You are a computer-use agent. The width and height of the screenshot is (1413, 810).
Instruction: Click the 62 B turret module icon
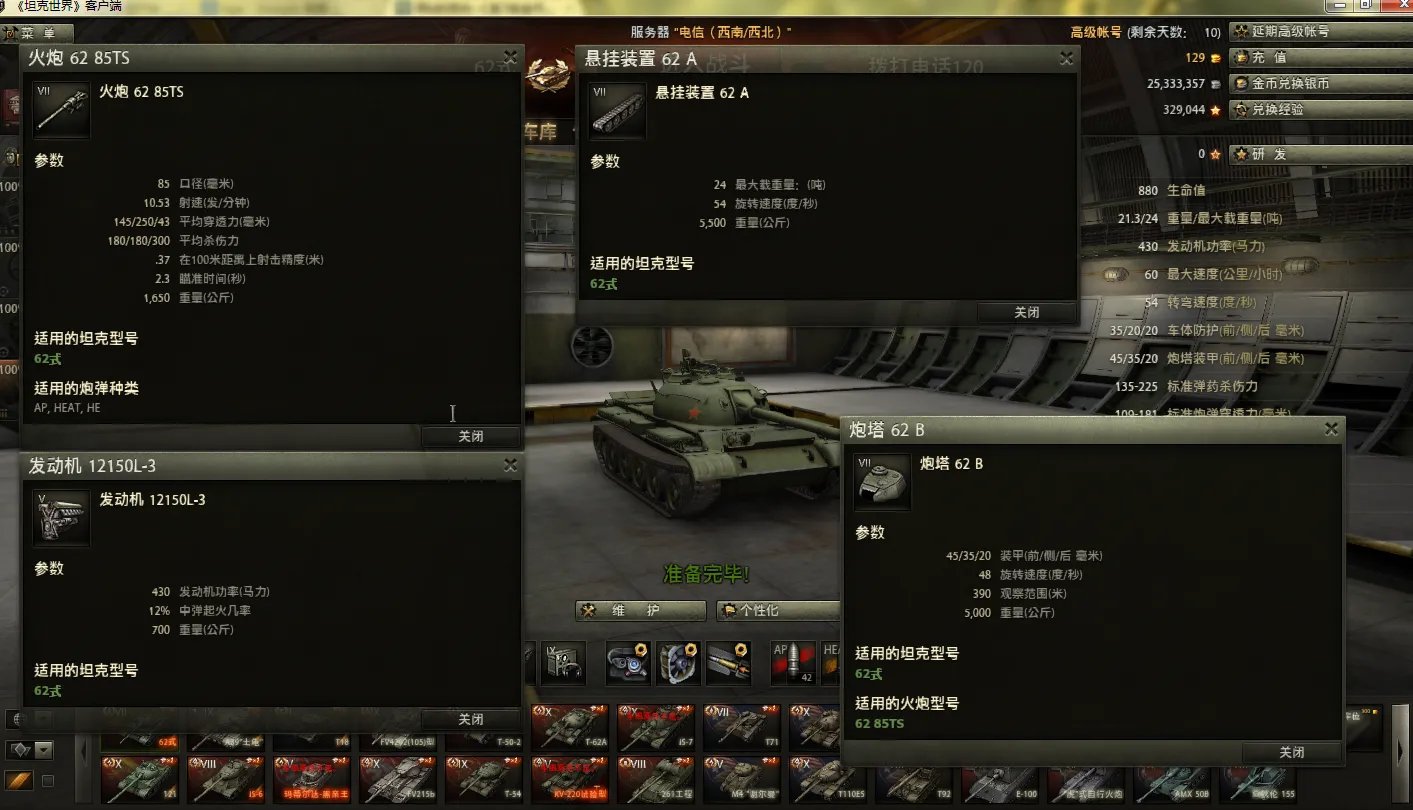[881, 481]
